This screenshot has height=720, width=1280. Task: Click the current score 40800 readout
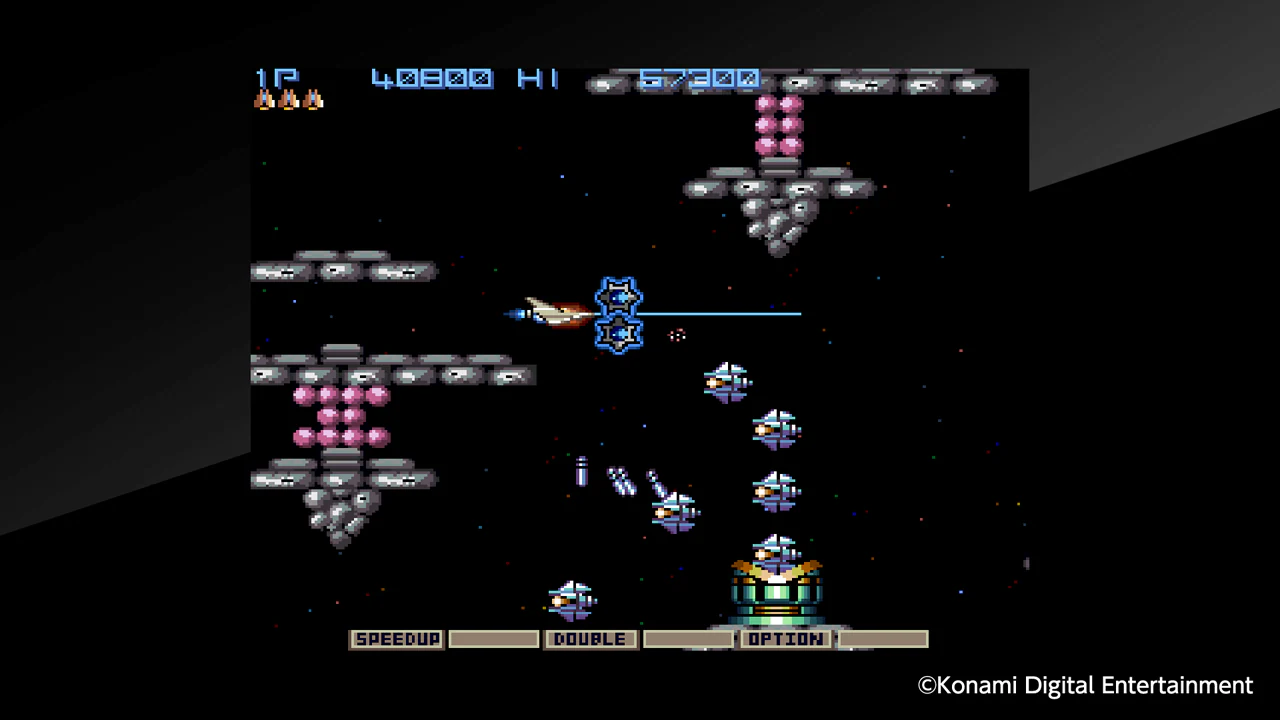(x=432, y=78)
